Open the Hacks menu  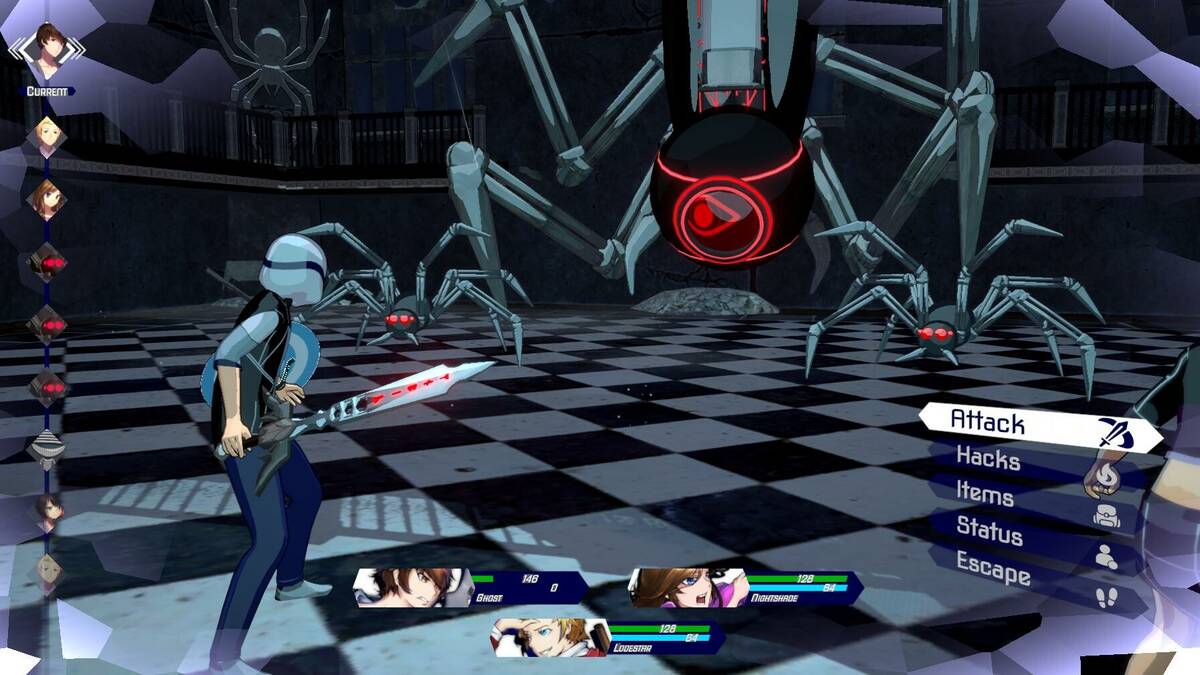click(1035, 462)
